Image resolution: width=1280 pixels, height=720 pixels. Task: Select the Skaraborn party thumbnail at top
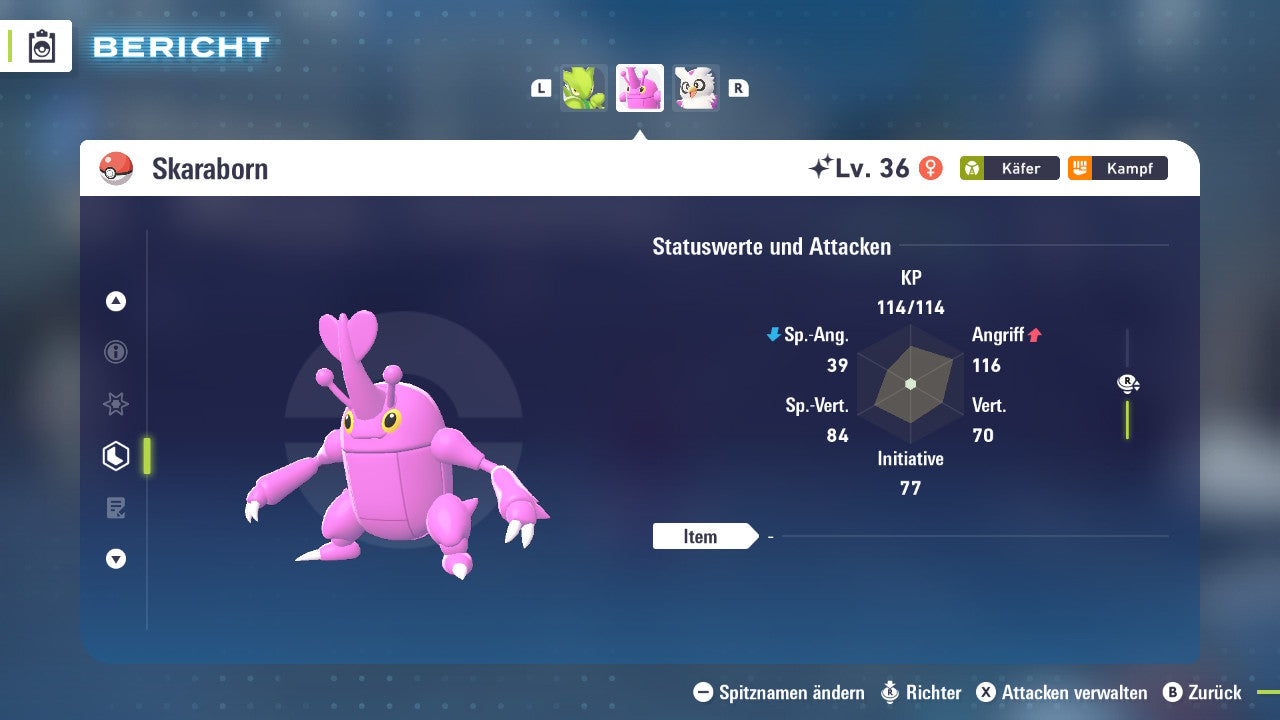coord(639,87)
